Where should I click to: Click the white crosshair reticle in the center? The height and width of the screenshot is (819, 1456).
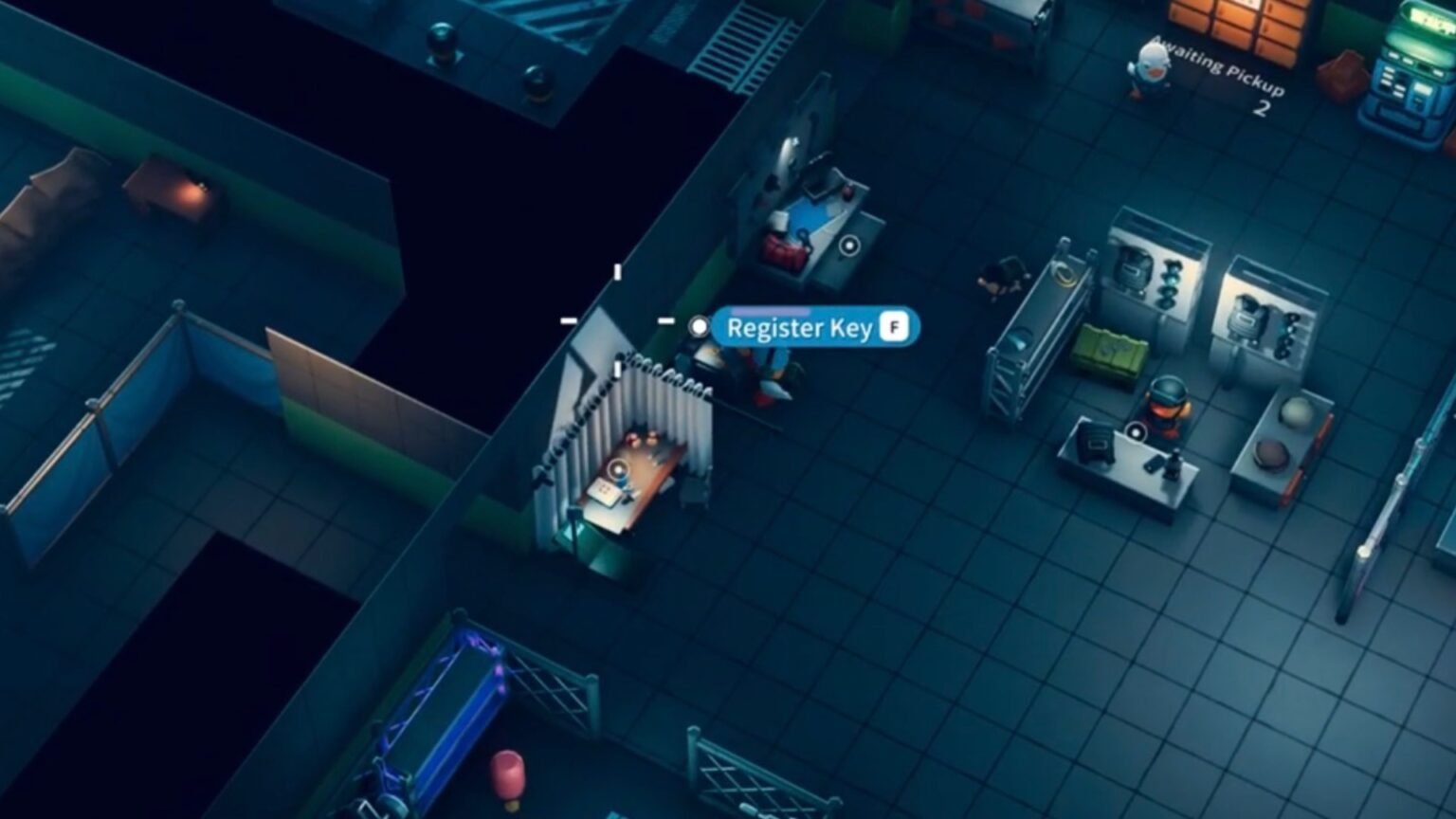(x=619, y=319)
